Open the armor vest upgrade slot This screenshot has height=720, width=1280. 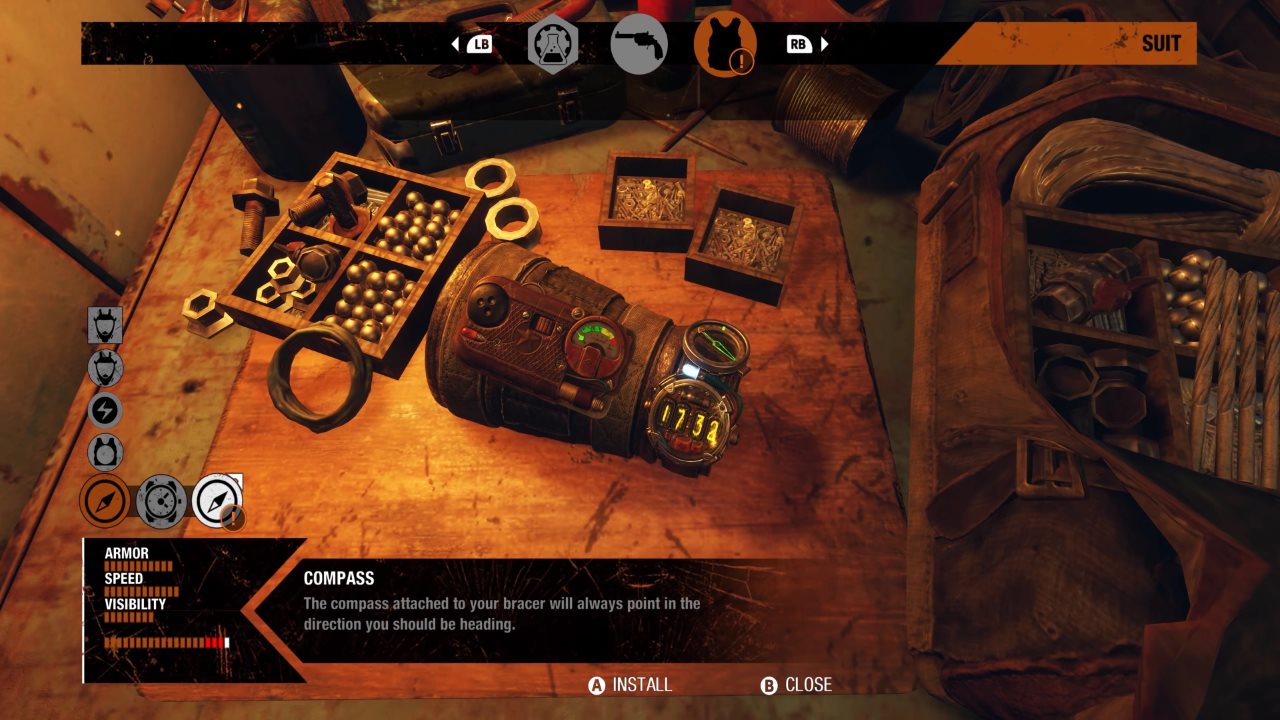click(x=104, y=452)
